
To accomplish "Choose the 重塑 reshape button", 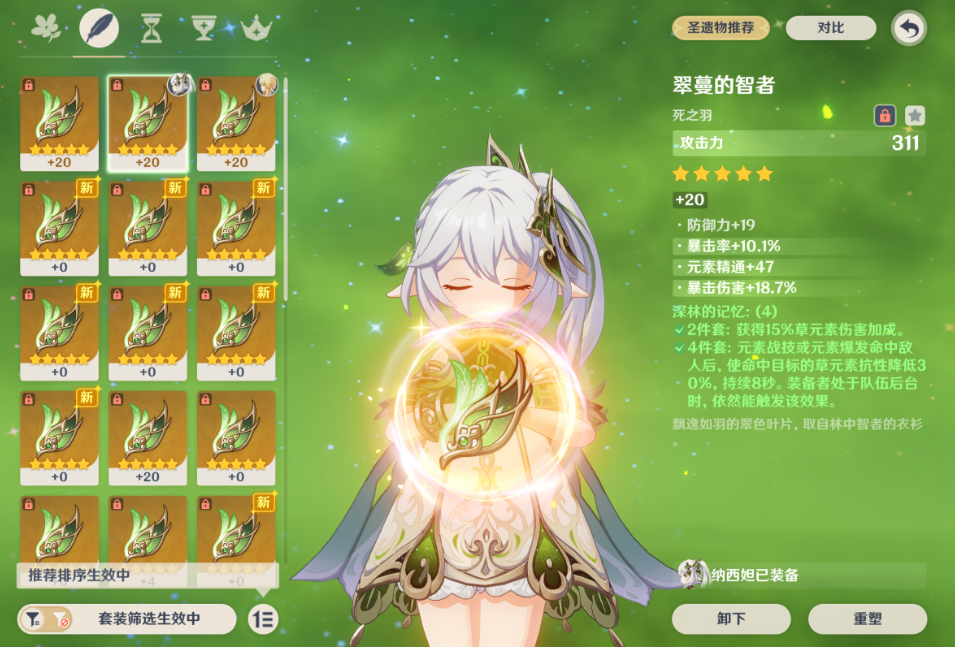I will 867,619.
